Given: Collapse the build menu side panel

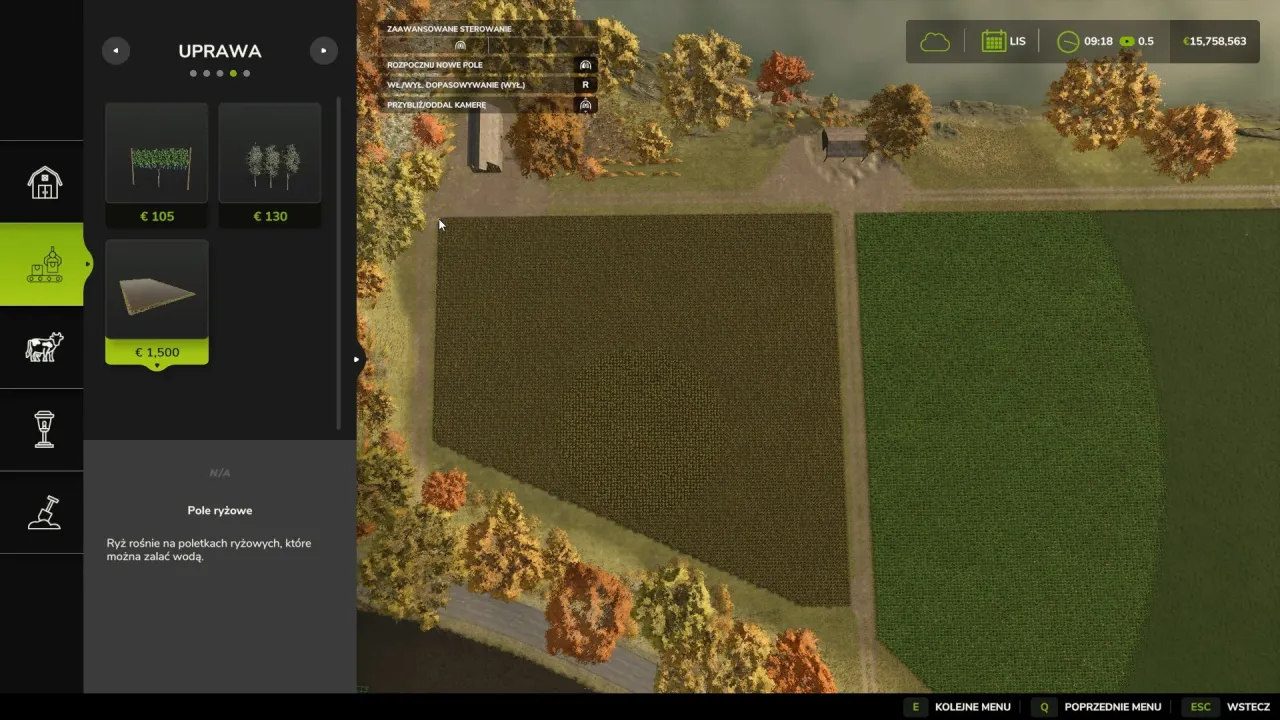Looking at the screenshot, I should pyautogui.click(x=356, y=360).
